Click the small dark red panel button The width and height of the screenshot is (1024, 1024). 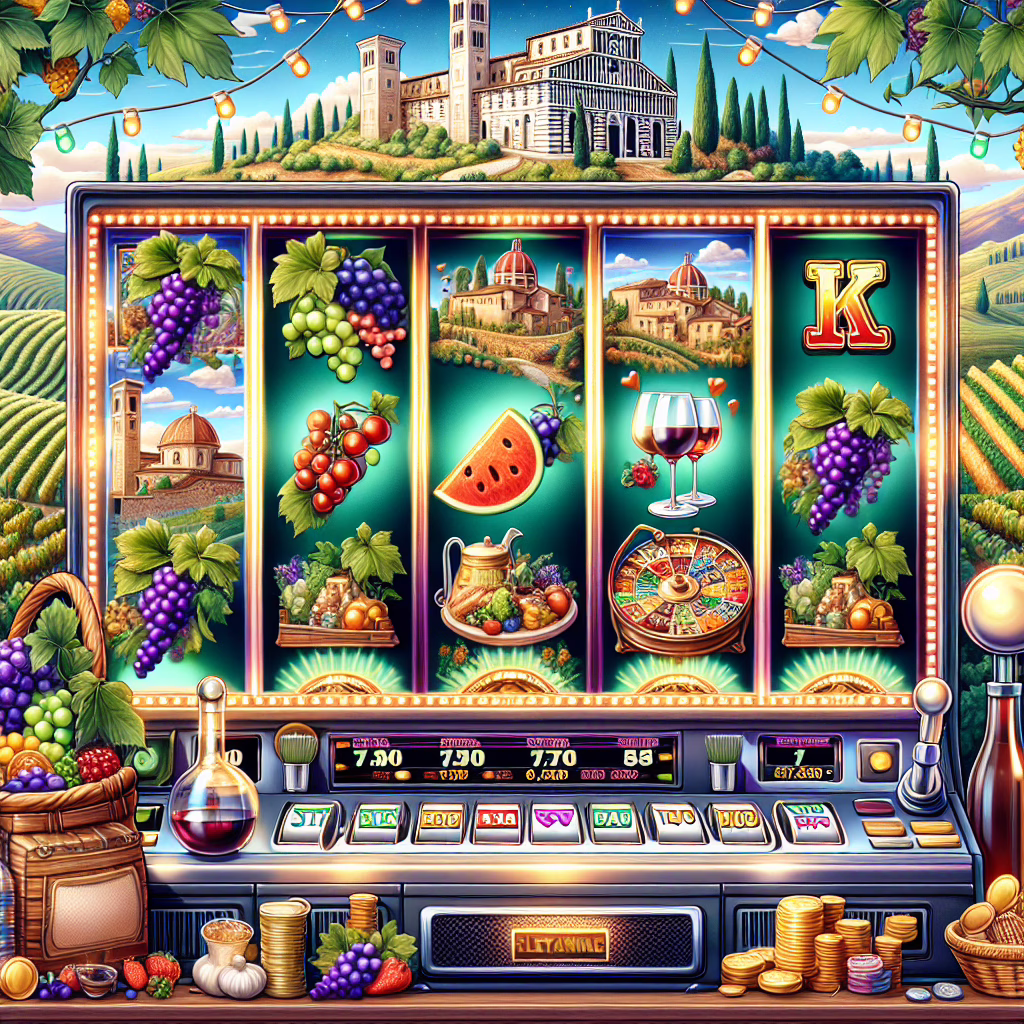click(873, 807)
